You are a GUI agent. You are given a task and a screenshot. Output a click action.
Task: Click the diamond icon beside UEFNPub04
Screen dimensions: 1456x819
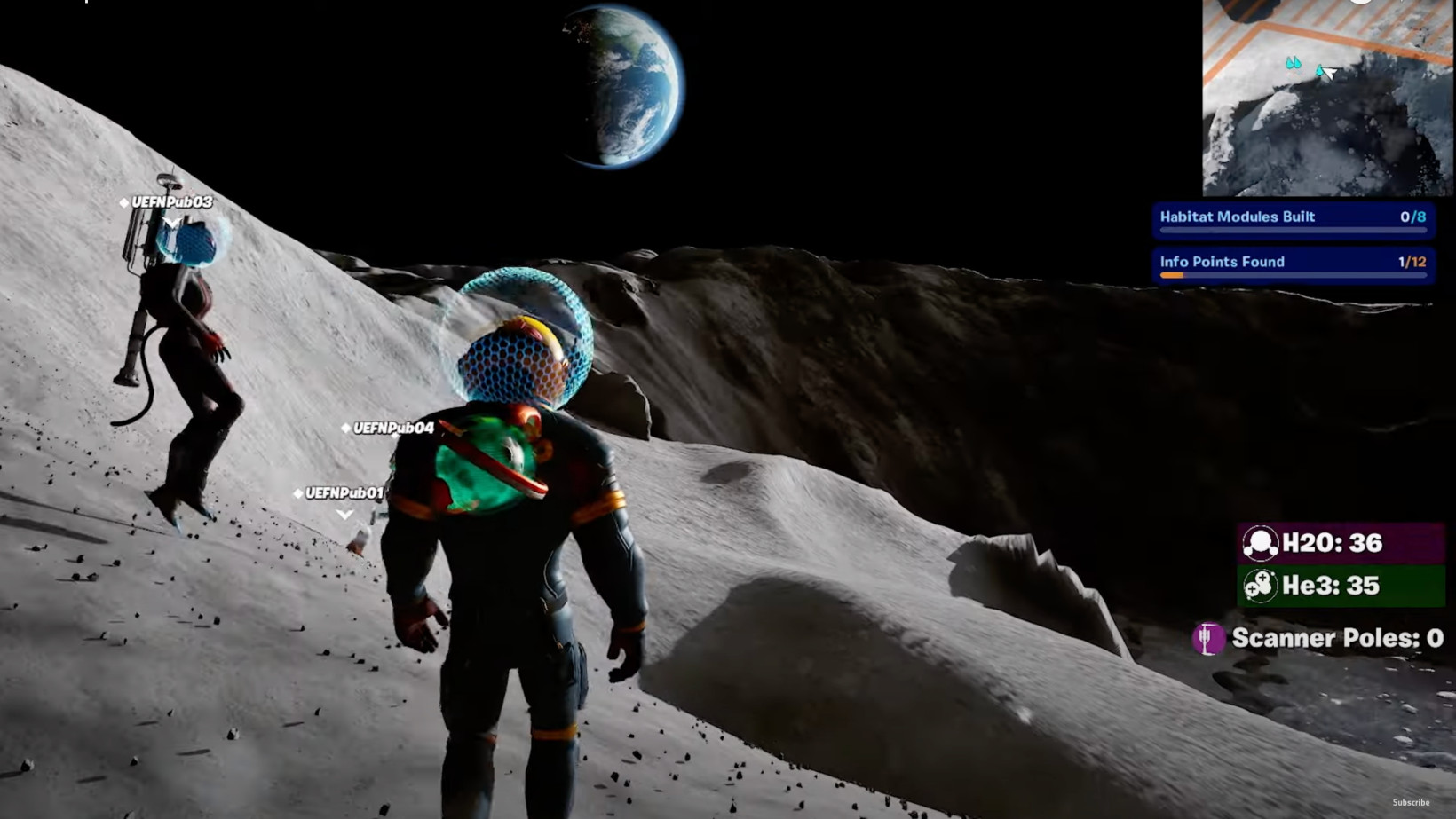point(345,428)
